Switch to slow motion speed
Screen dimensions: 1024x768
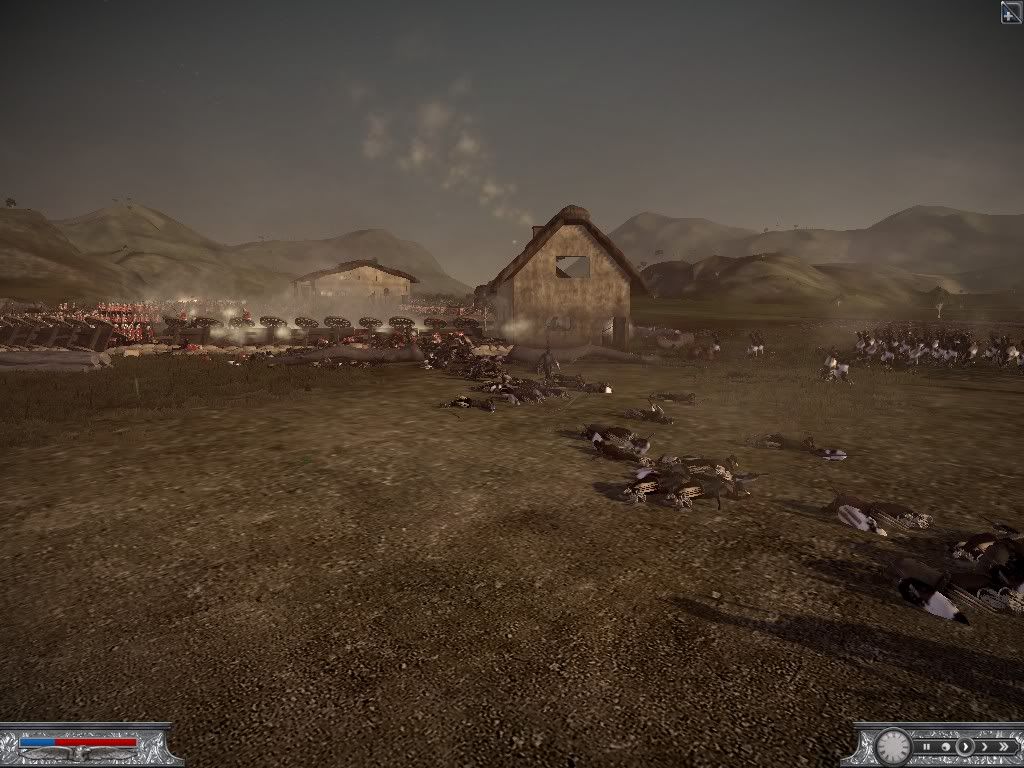[x=945, y=746]
